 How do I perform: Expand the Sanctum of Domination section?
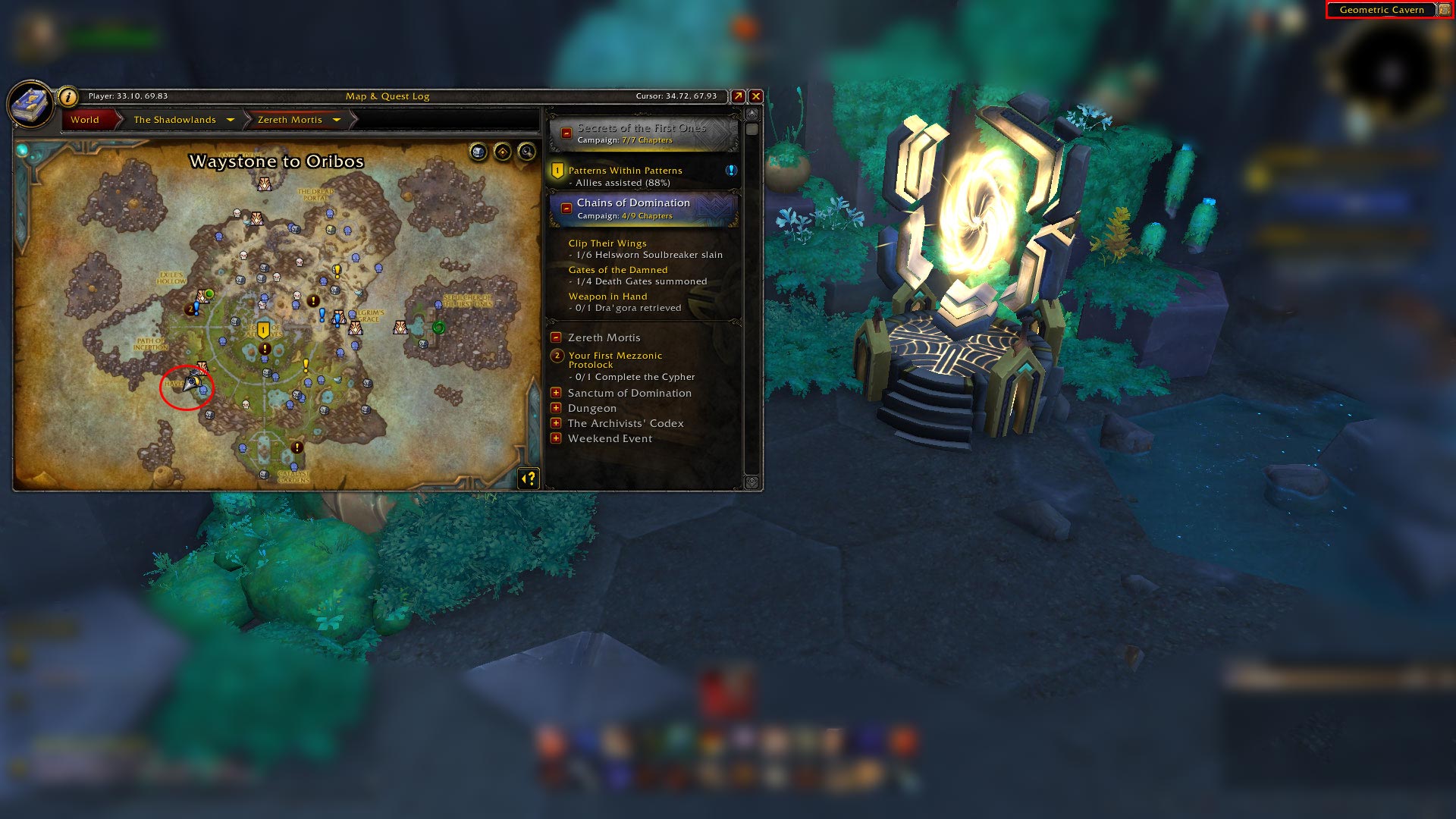pos(557,393)
